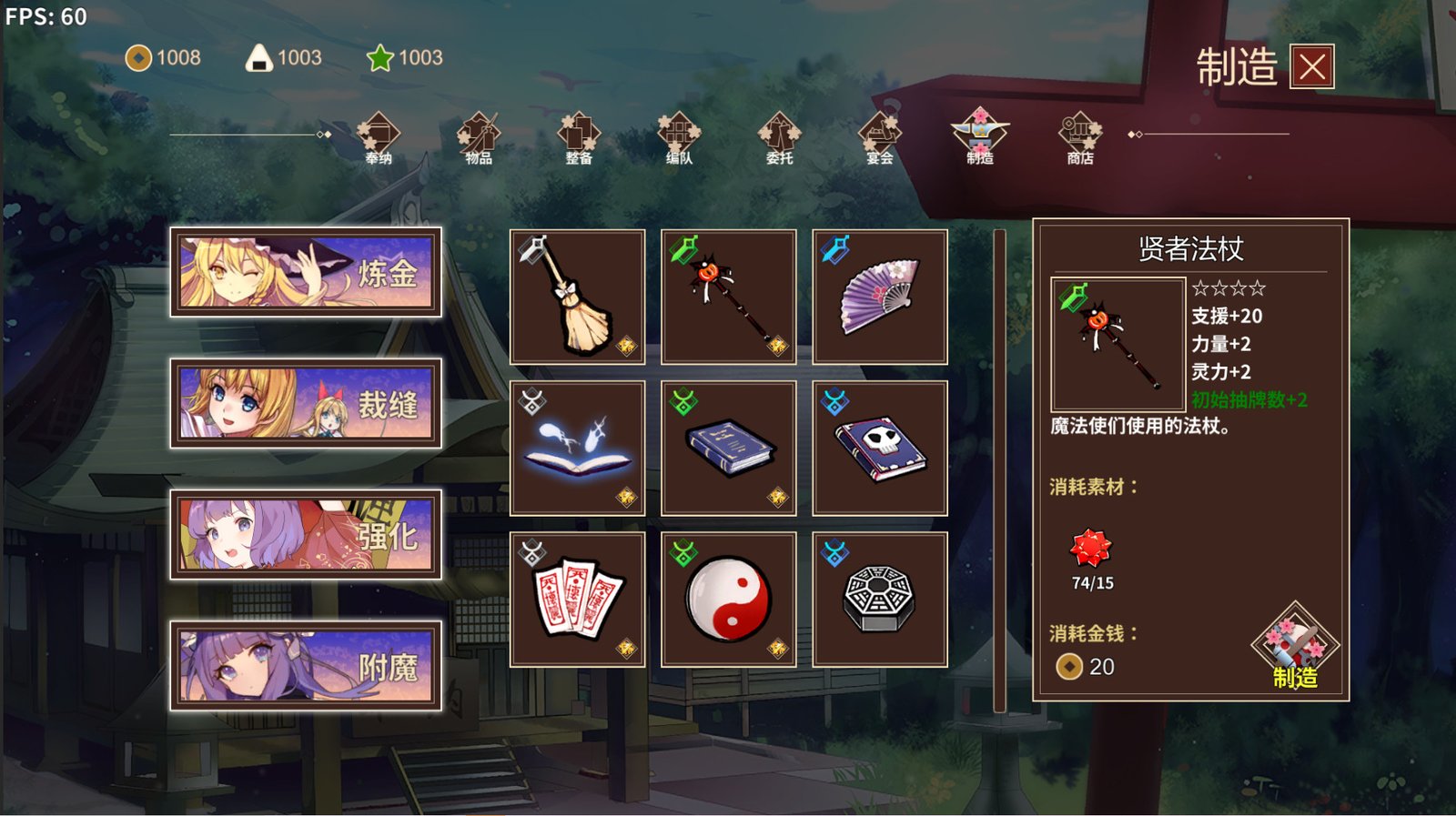Select the talisman cards recipe
Screen dimensions: 1456x816
tap(577, 597)
